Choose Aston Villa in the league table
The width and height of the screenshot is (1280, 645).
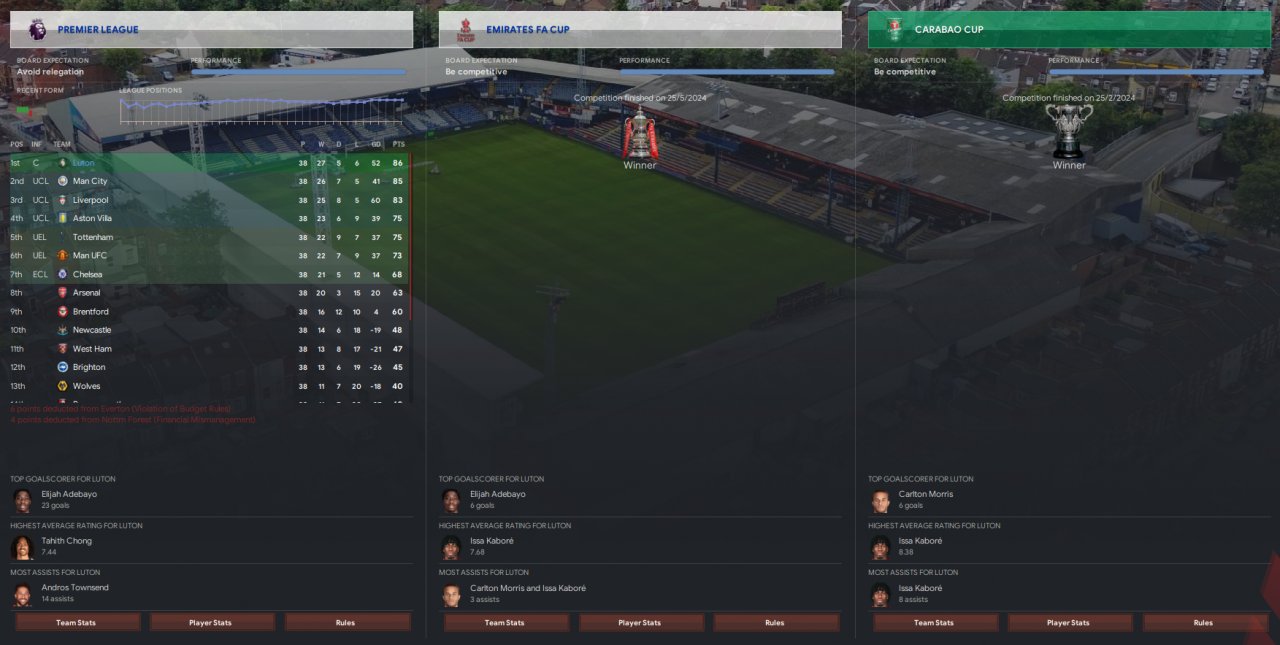coord(92,218)
